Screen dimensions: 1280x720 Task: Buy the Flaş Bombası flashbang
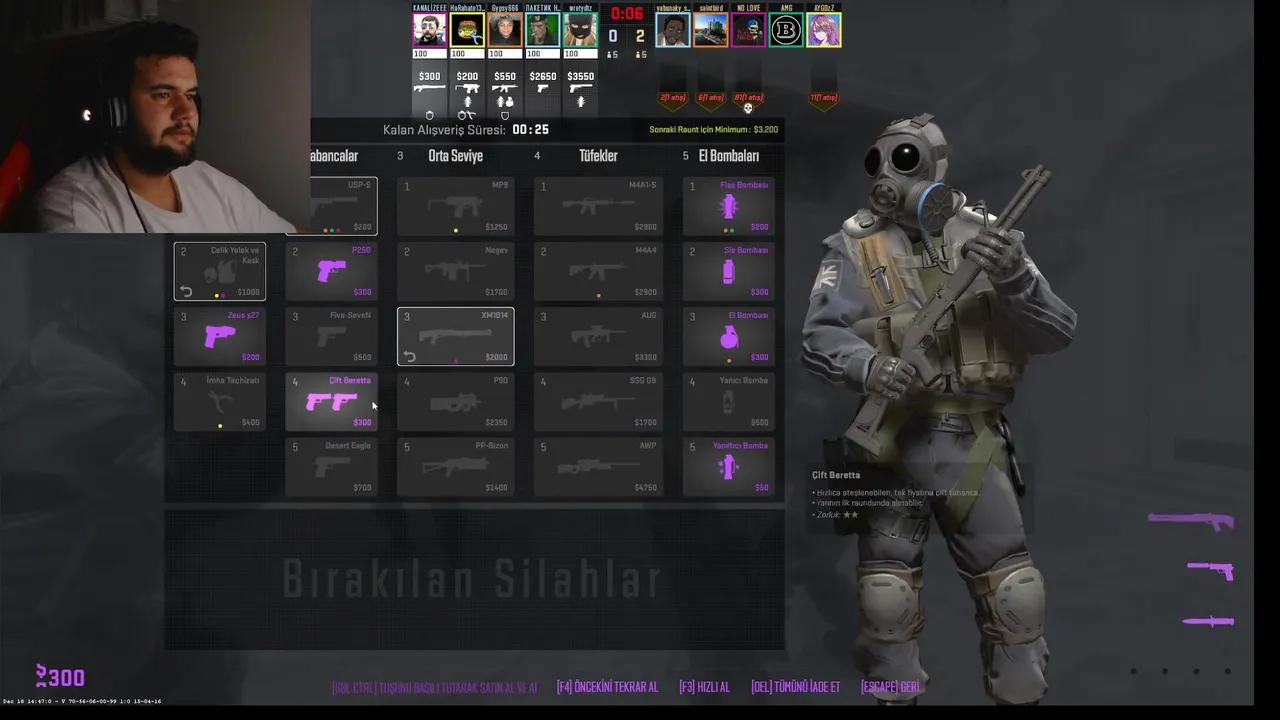[x=728, y=205]
